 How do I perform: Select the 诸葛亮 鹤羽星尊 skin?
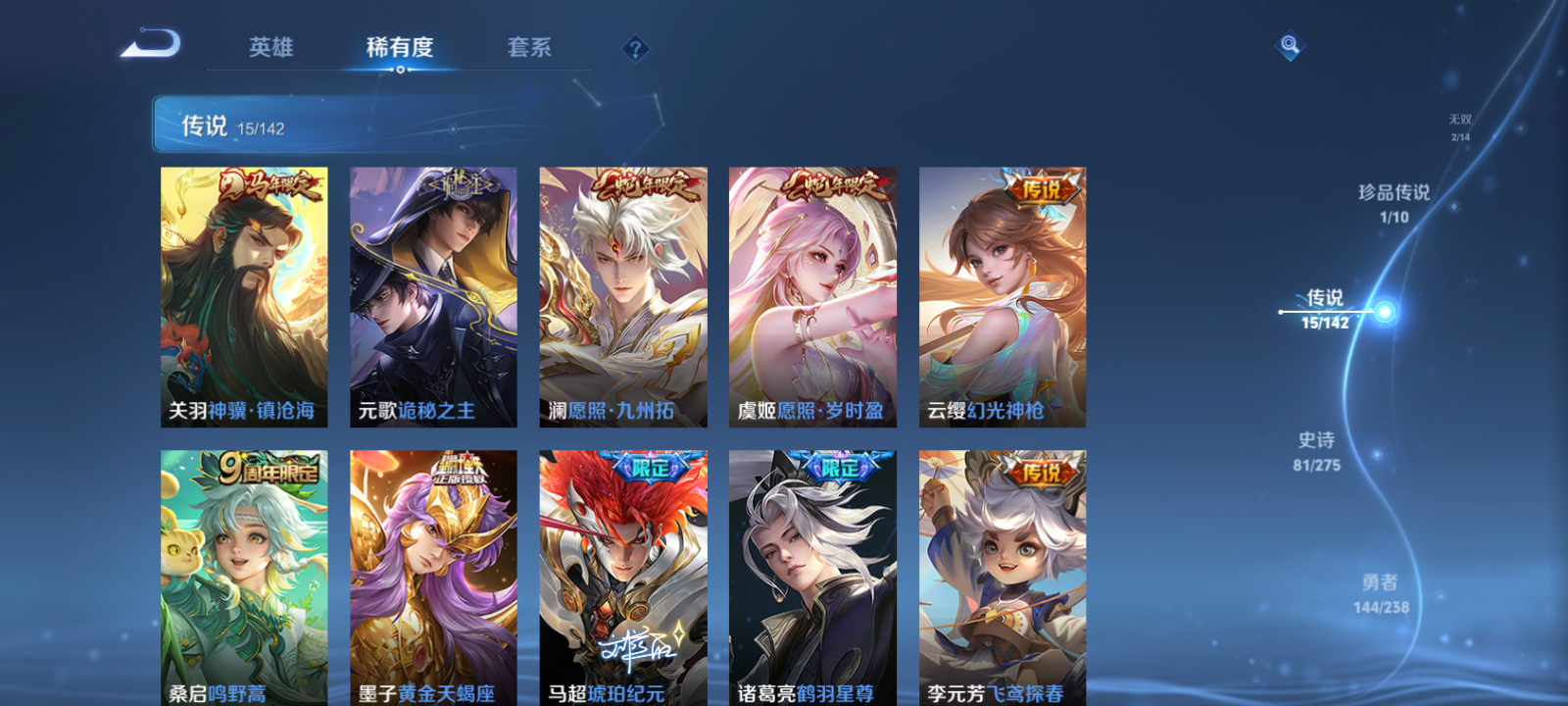810,574
